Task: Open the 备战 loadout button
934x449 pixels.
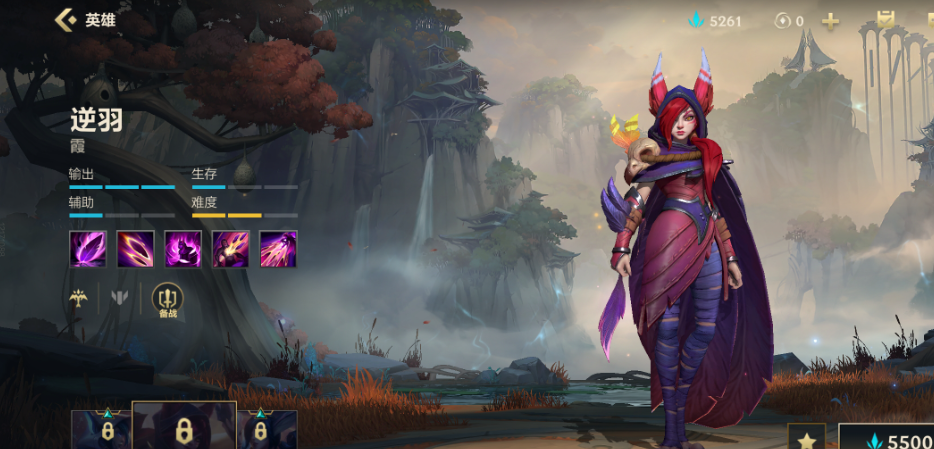Action: (166, 299)
